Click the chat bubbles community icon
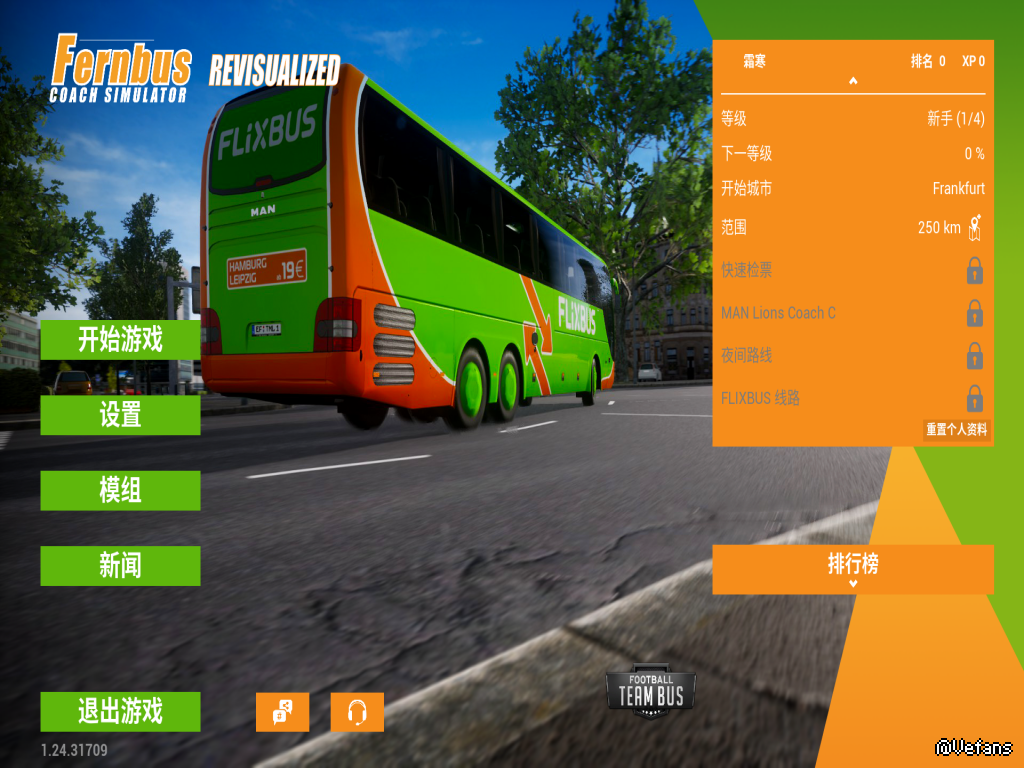This screenshot has width=1024, height=768. (x=282, y=712)
